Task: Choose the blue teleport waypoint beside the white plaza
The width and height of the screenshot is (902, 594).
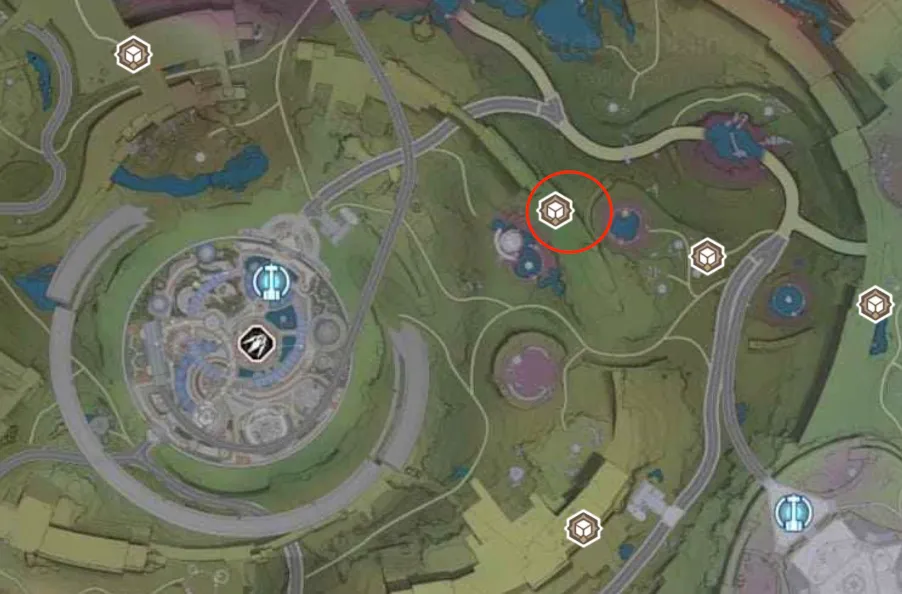Action: click(794, 512)
